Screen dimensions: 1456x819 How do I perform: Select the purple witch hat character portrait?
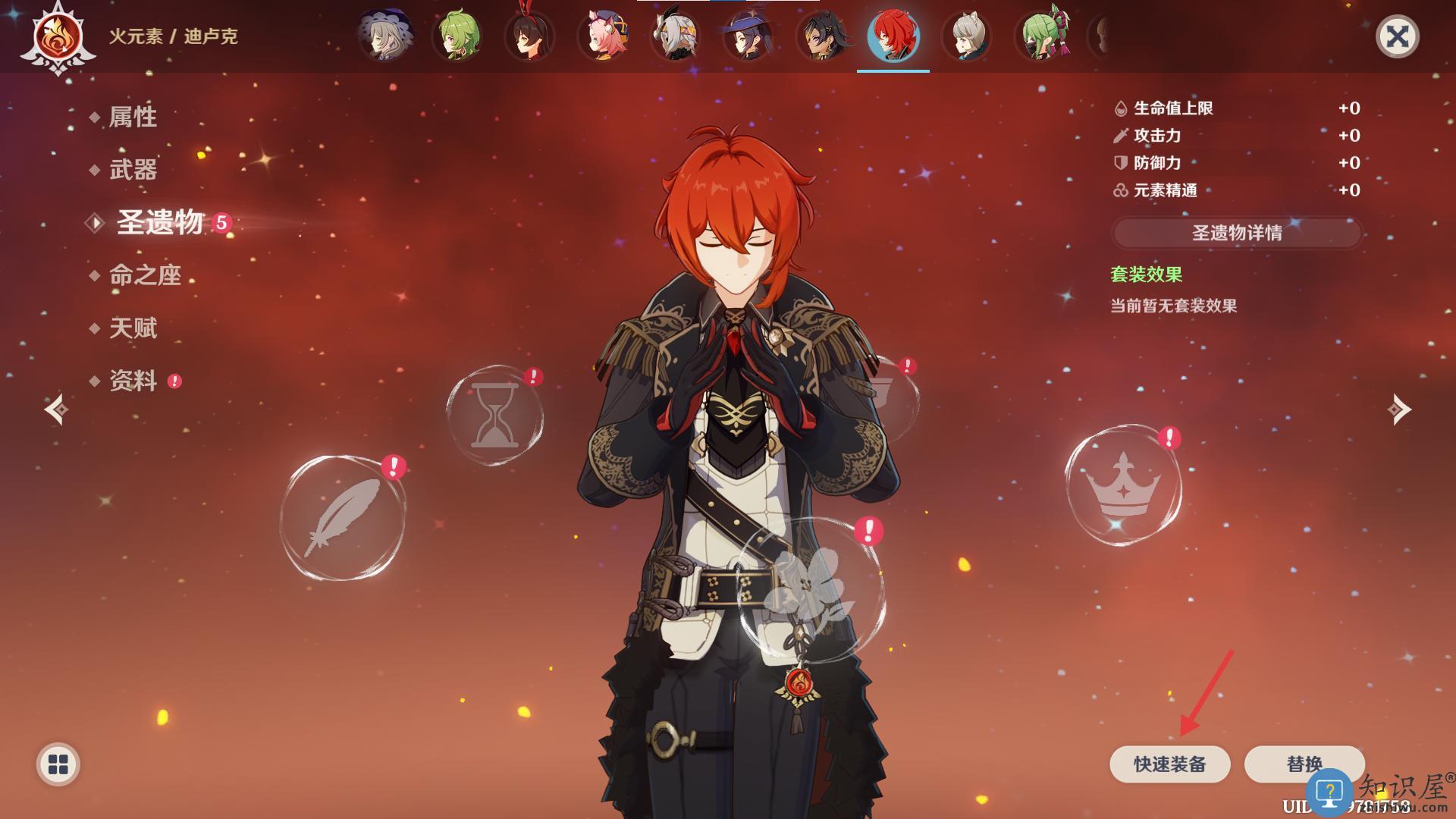pyautogui.click(x=748, y=36)
